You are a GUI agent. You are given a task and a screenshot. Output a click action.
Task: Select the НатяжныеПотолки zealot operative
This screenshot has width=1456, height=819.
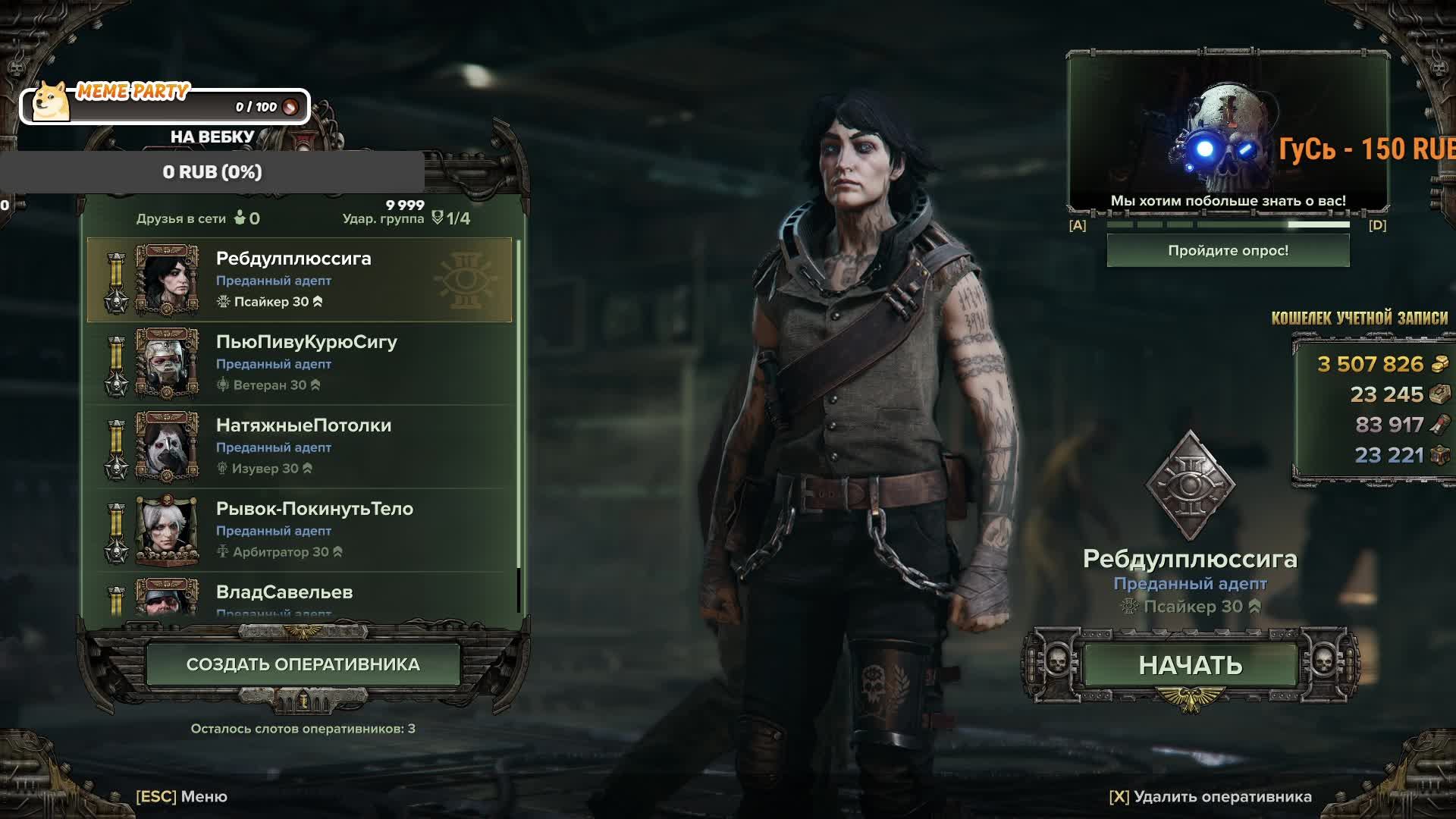tap(300, 447)
